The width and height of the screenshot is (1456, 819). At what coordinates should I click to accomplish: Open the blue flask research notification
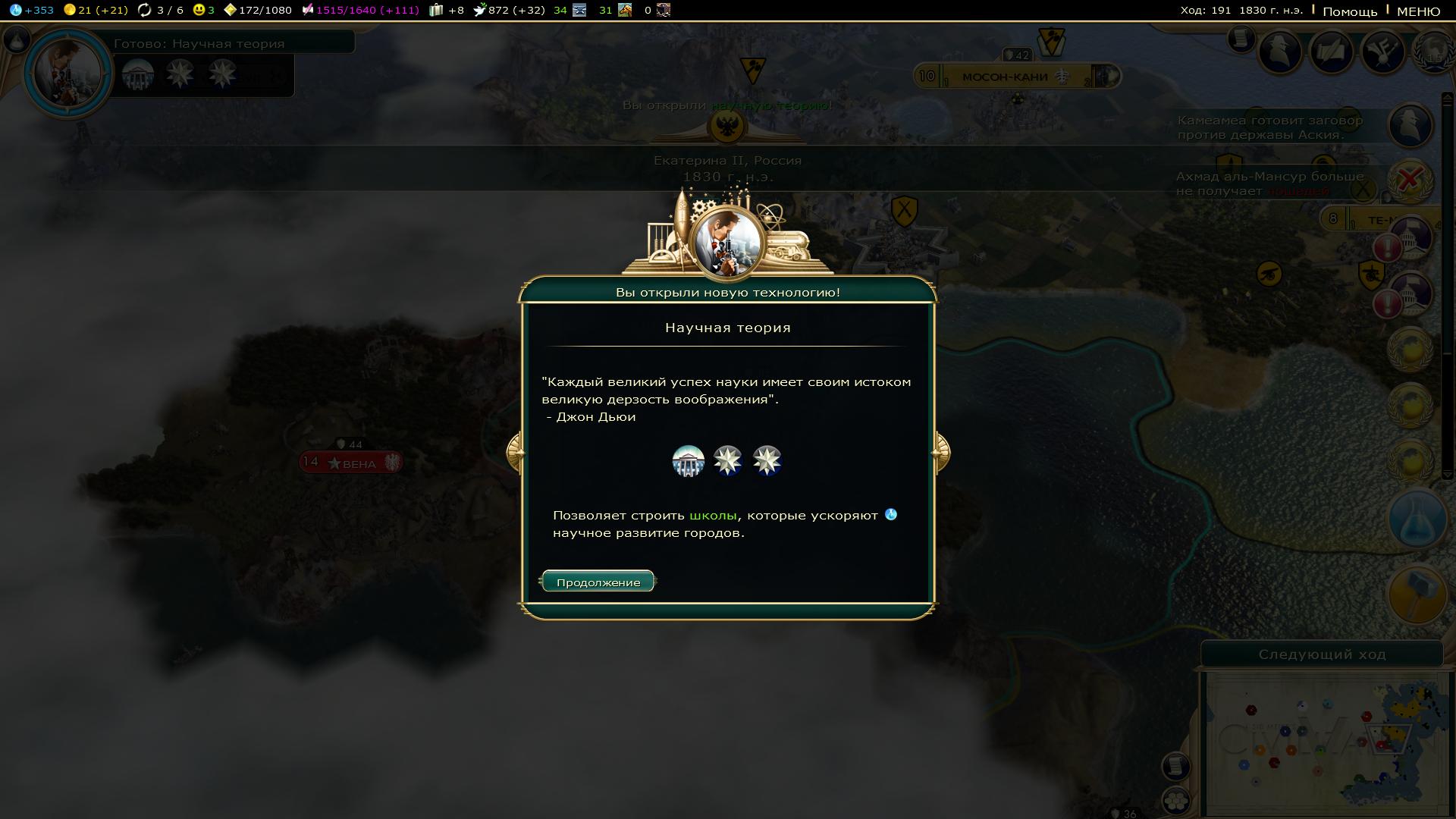tap(1417, 519)
